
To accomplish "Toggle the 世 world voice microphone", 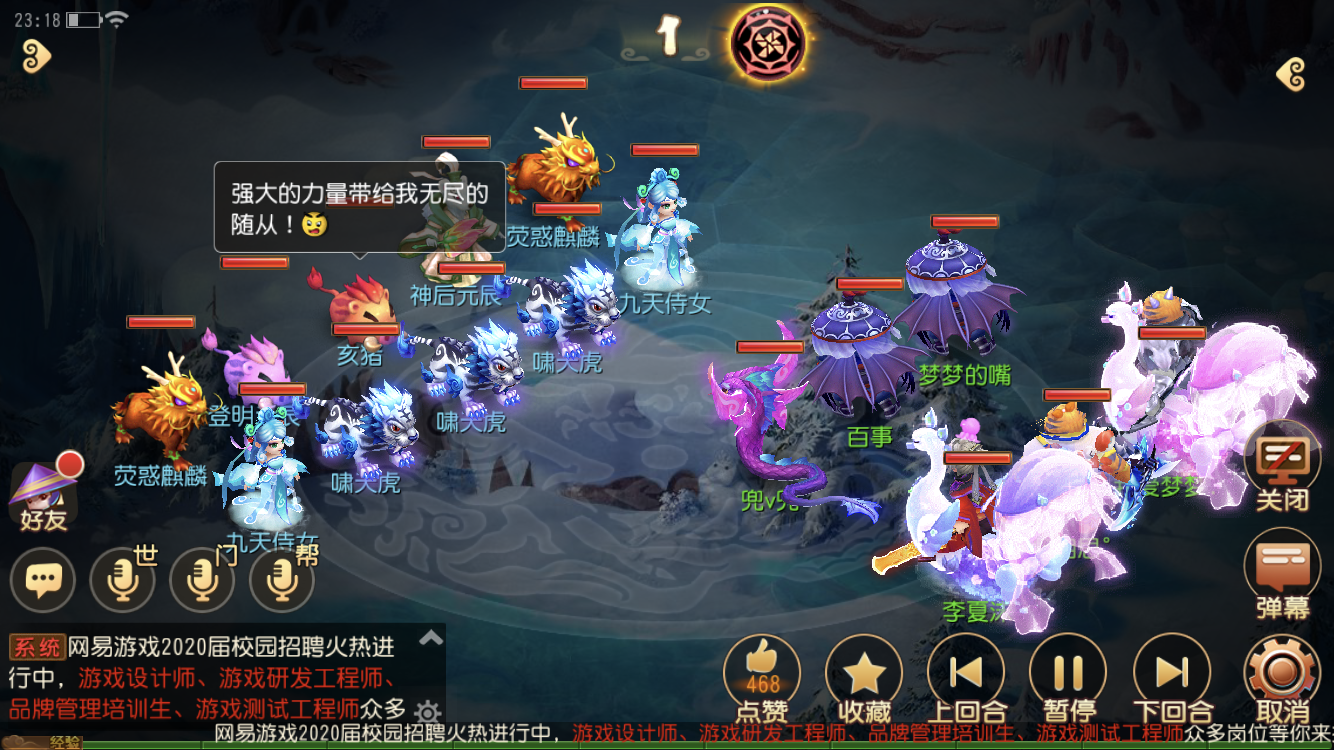I will pyautogui.click(x=122, y=580).
